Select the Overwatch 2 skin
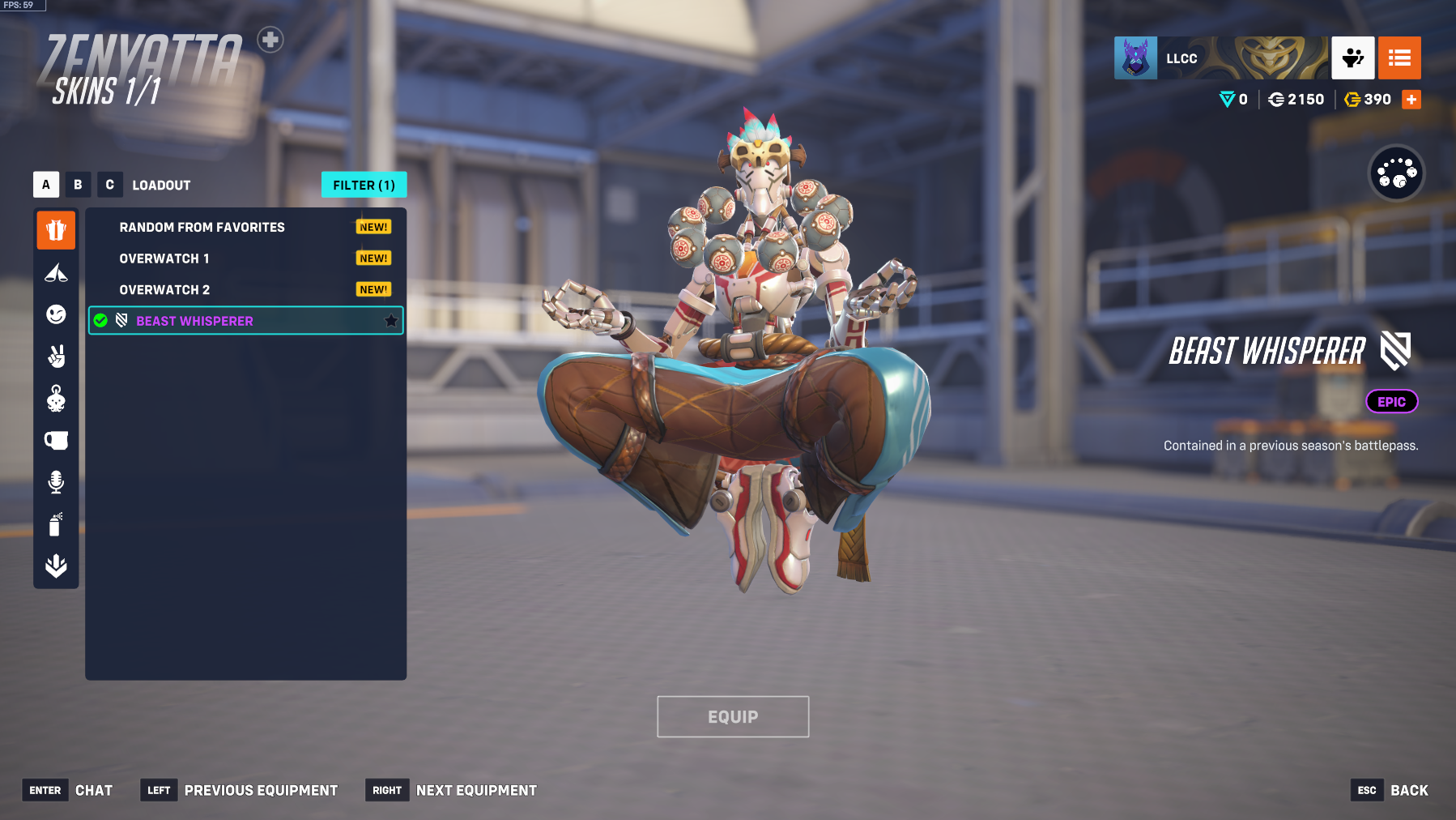Image resolution: width=1456 pixels, height=820 pixels. click(164, 290)
